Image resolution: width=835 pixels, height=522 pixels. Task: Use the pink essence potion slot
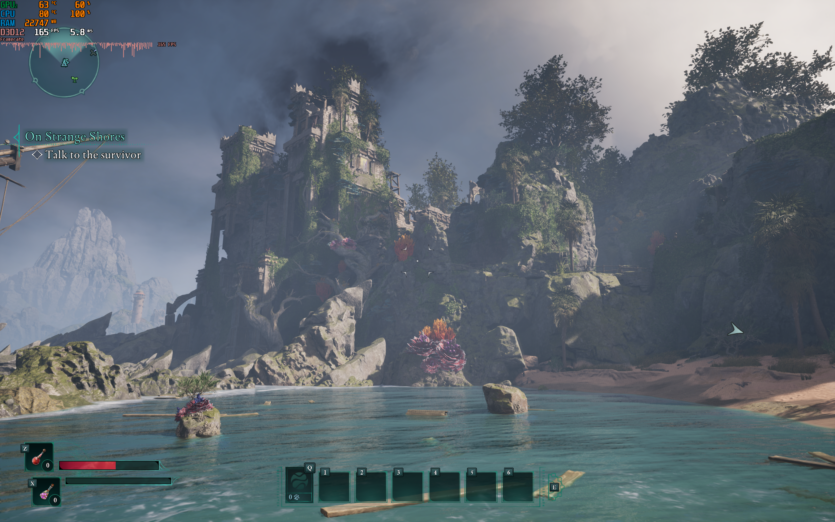46,491
